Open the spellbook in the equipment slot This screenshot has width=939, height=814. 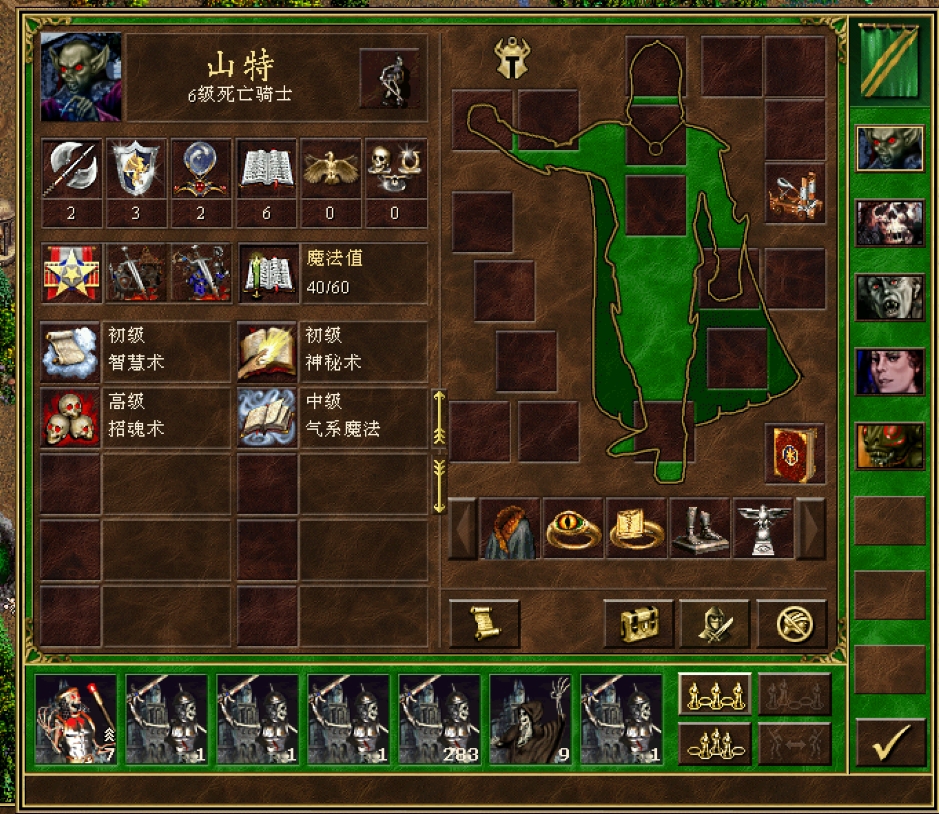click(x=796, y=454)
